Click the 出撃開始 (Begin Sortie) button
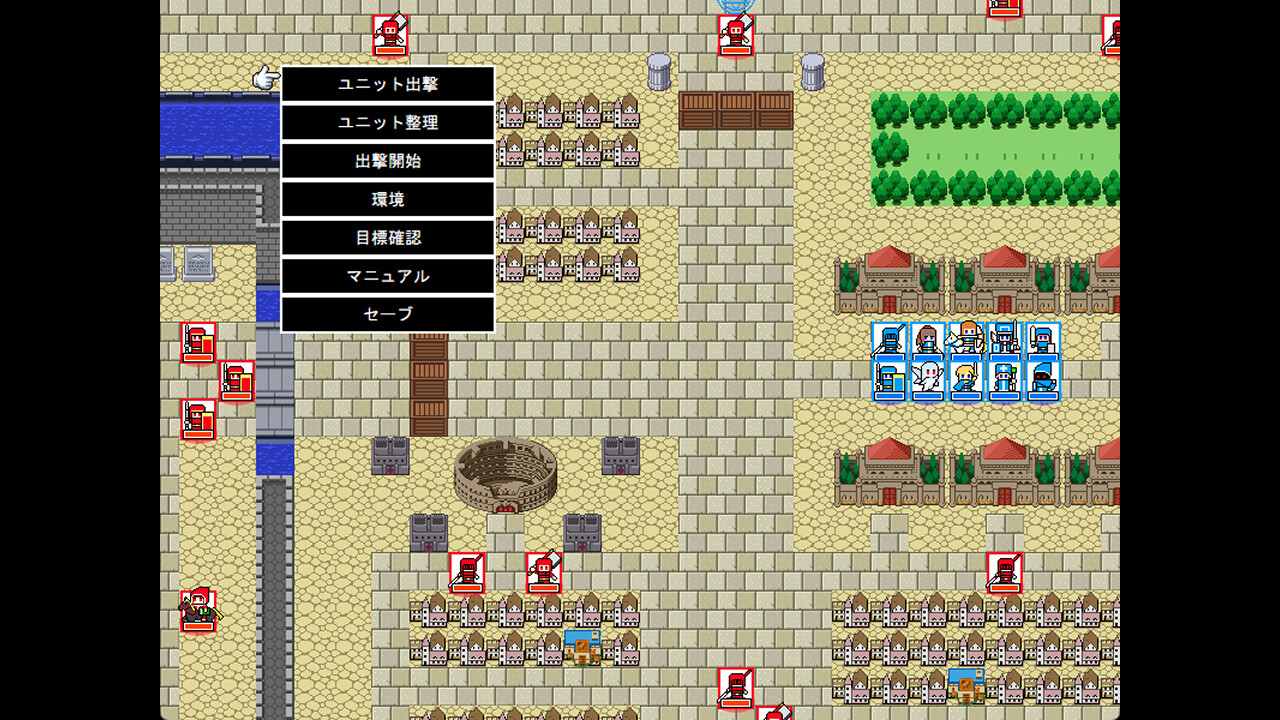Screen dimensions: 1280x720 [387, 161]
